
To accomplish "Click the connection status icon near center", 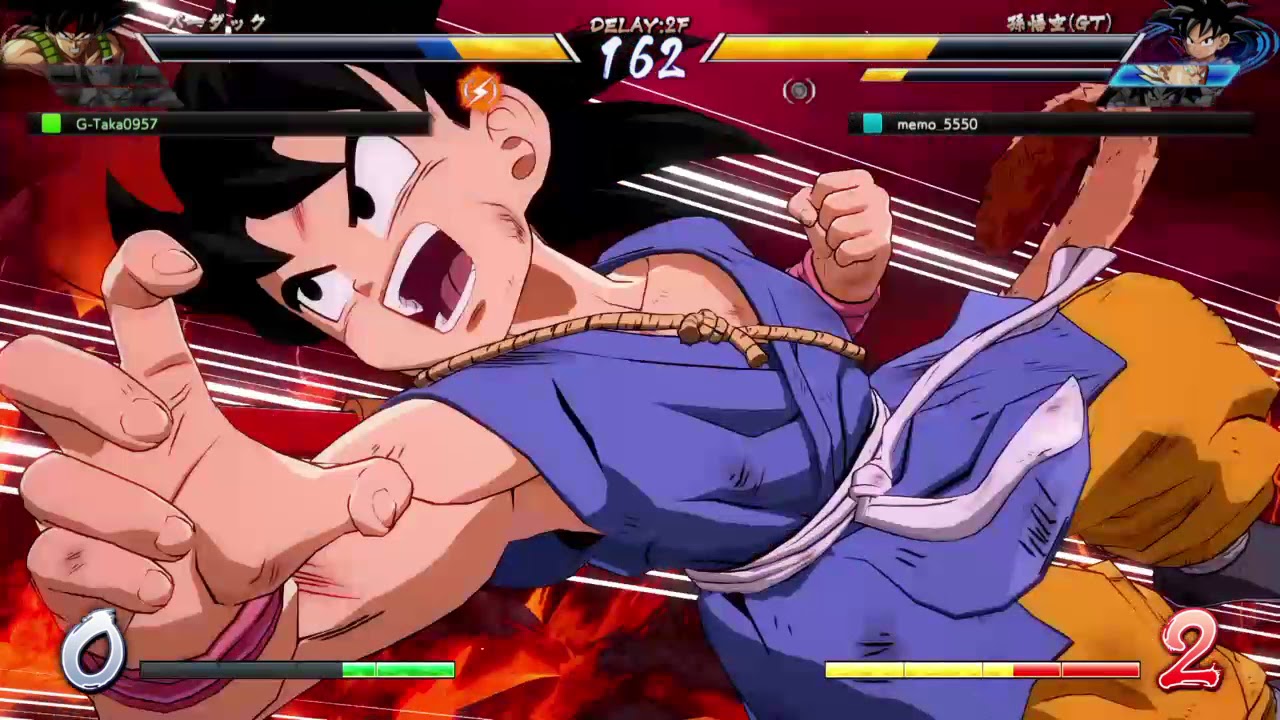I will (x=799, y=91).
